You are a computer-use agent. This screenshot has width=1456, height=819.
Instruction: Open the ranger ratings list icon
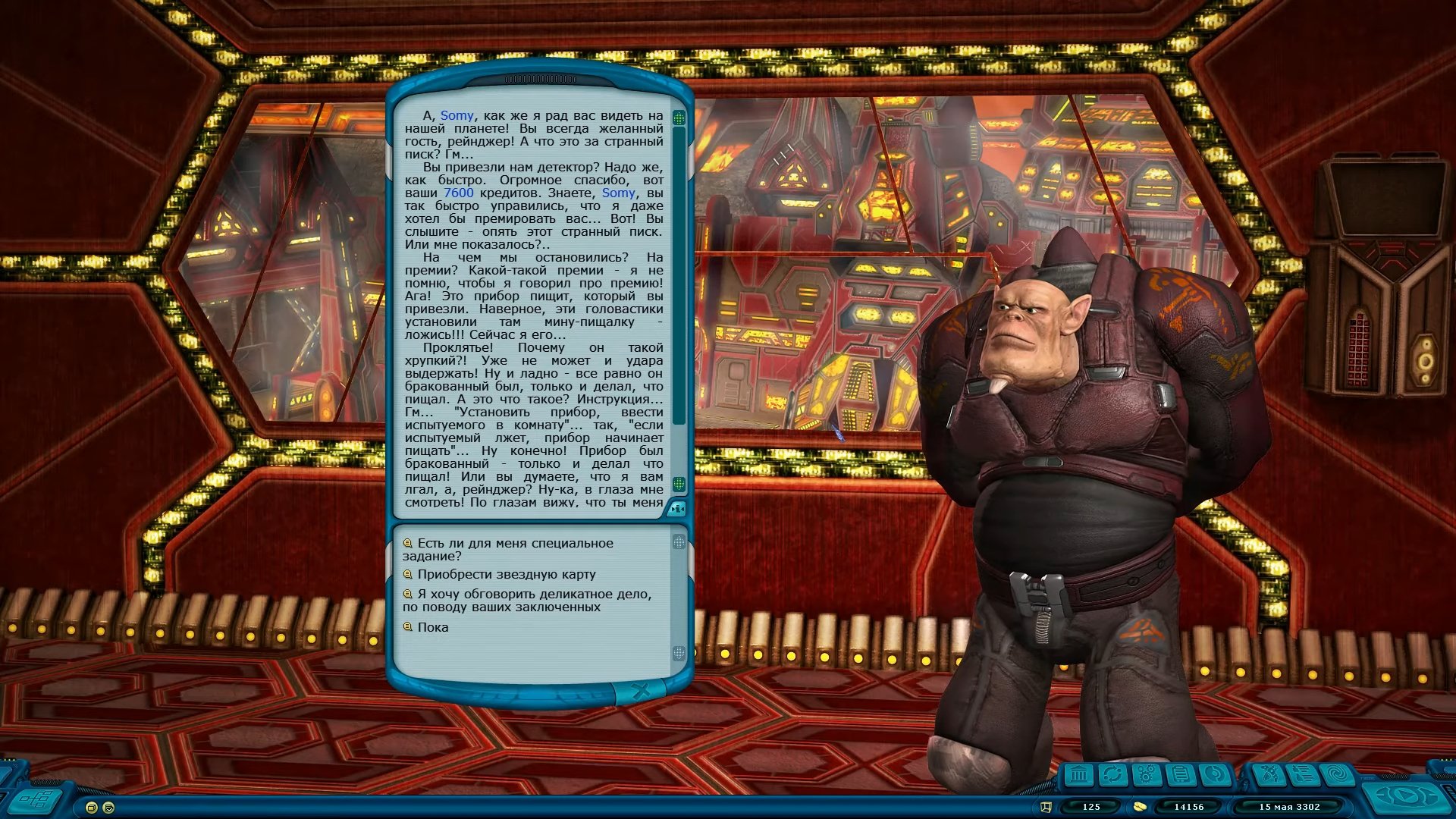pyautogui.click(x=1303, y=775)
